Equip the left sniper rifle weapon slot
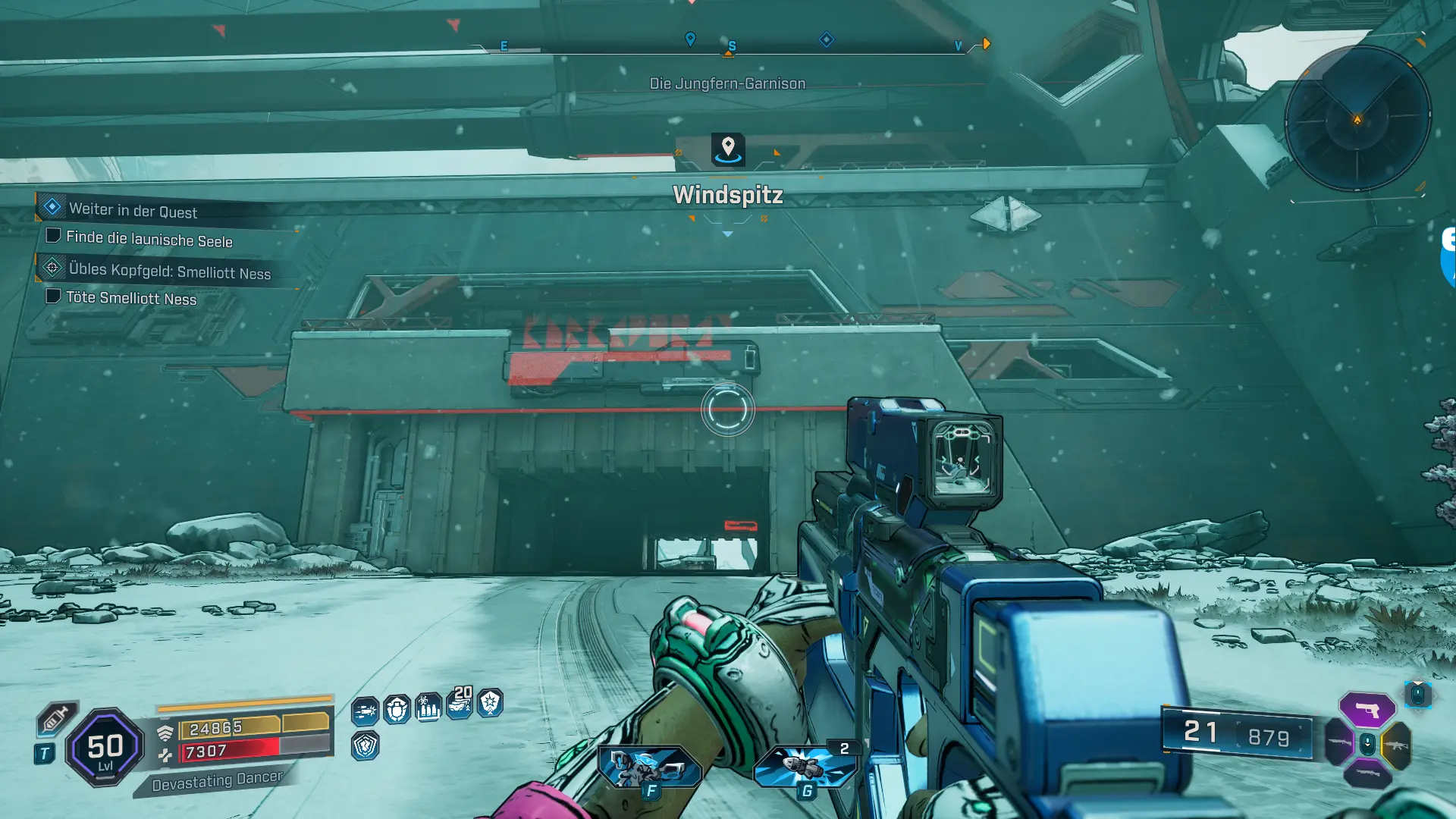The width and height of the screenshot is (1456, 819). [1339, 742]
